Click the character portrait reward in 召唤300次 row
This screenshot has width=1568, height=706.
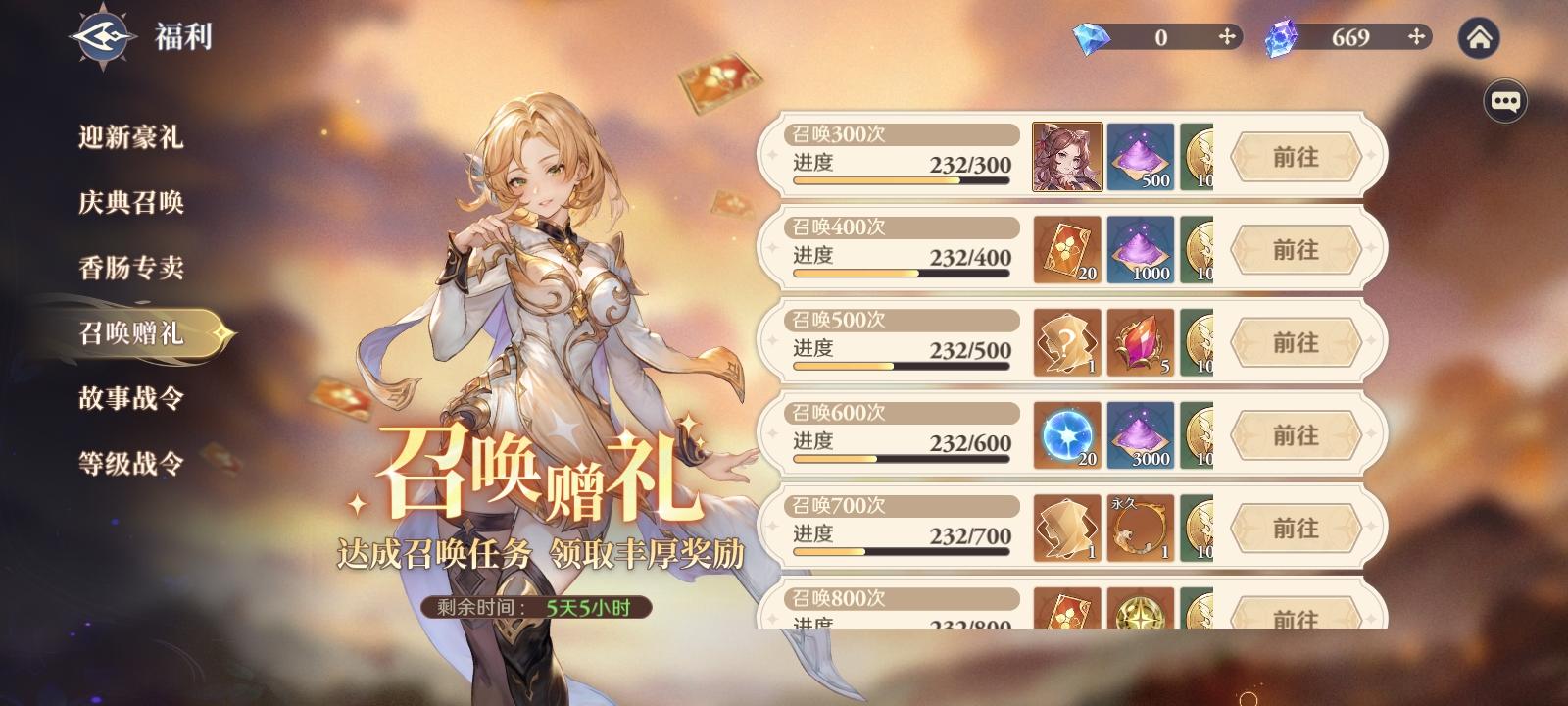click(1066, 157)
